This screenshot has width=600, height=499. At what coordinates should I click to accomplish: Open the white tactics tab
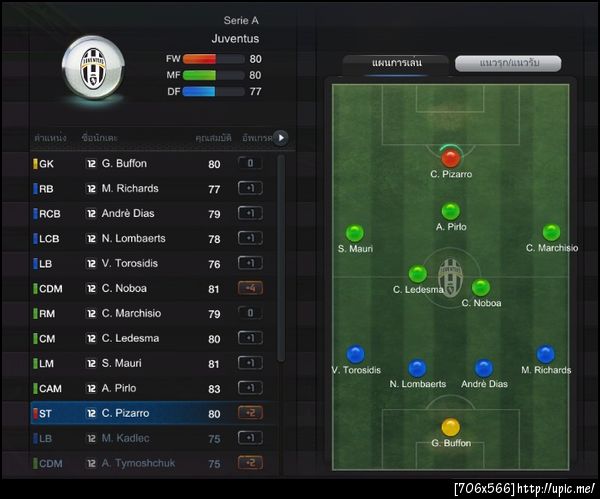[x=506, y=63]
